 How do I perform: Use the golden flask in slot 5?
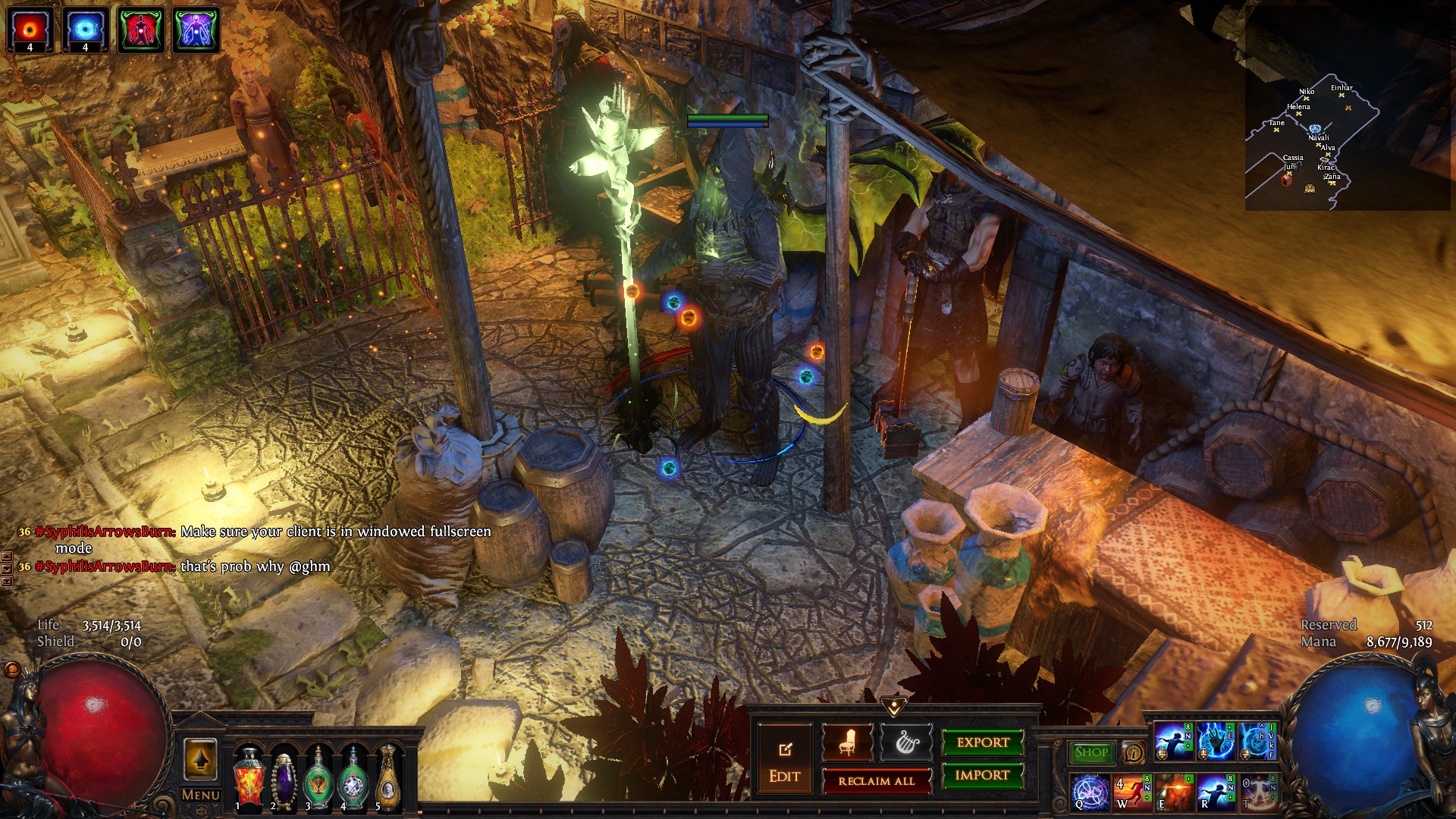click(x=388, y=777)
